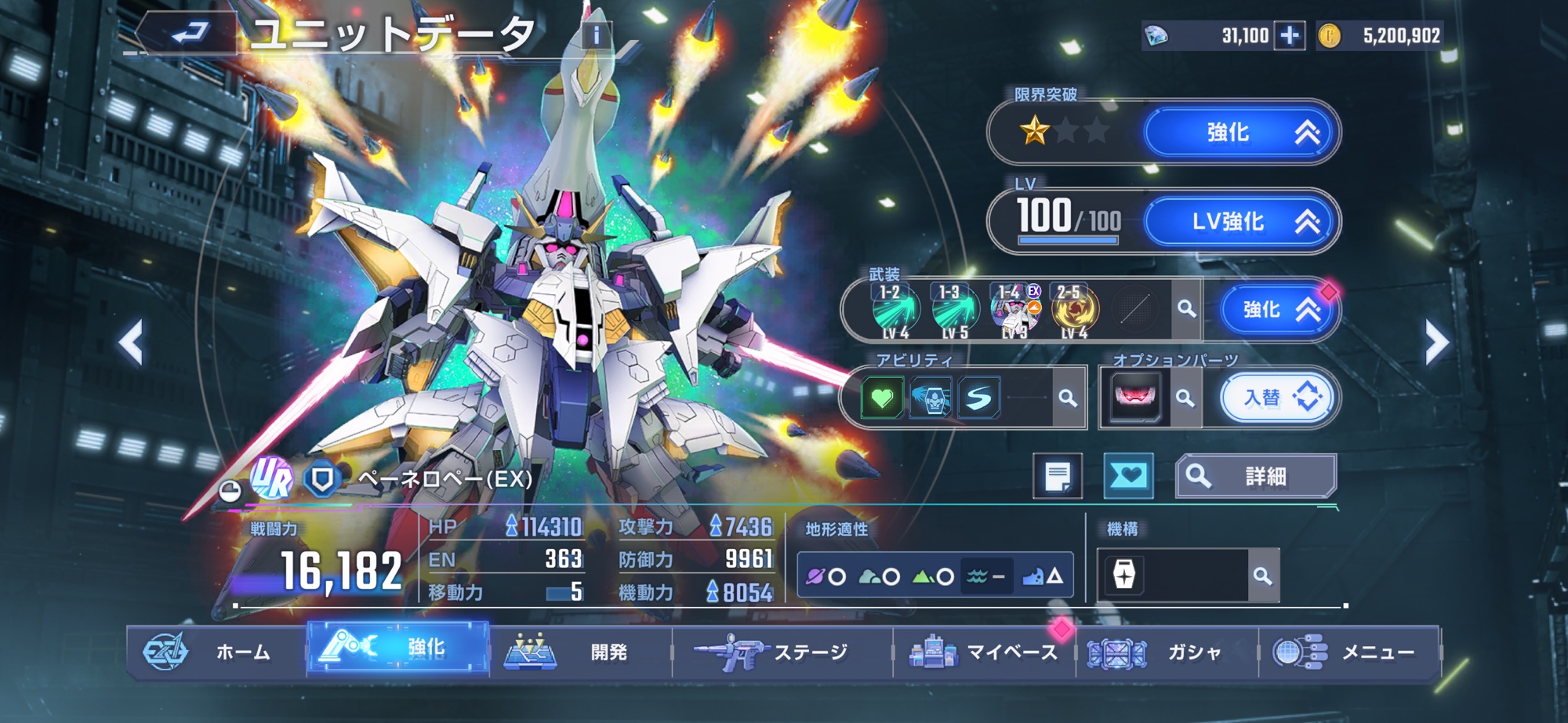Go to ホーム home menu
The image size is (1568, 723).
(216, 652)
